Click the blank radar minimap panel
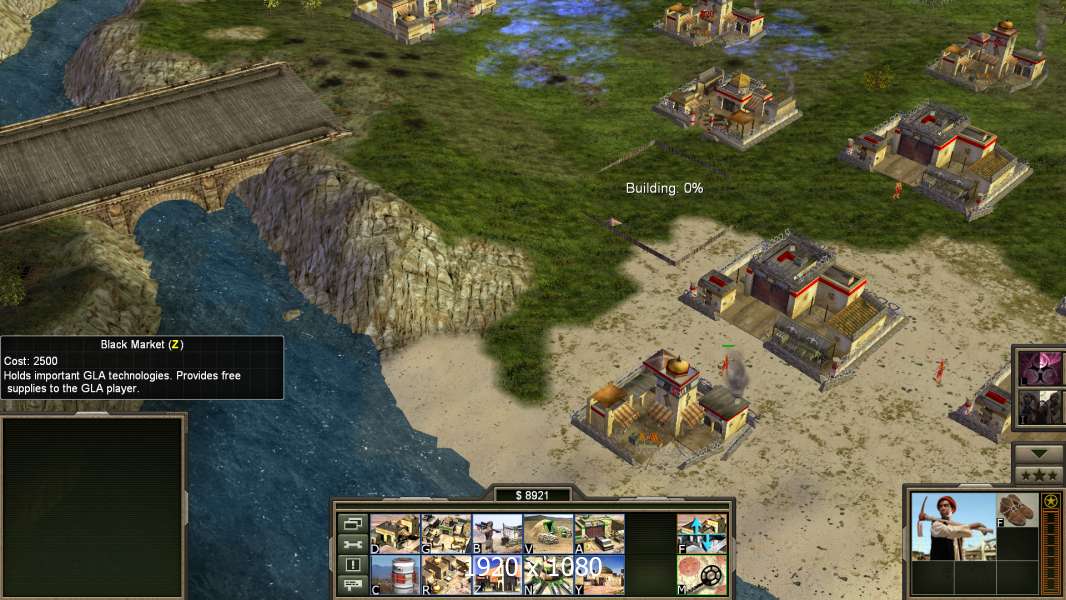This screenshot has height=600, width=1066. (x=93, y=507)
